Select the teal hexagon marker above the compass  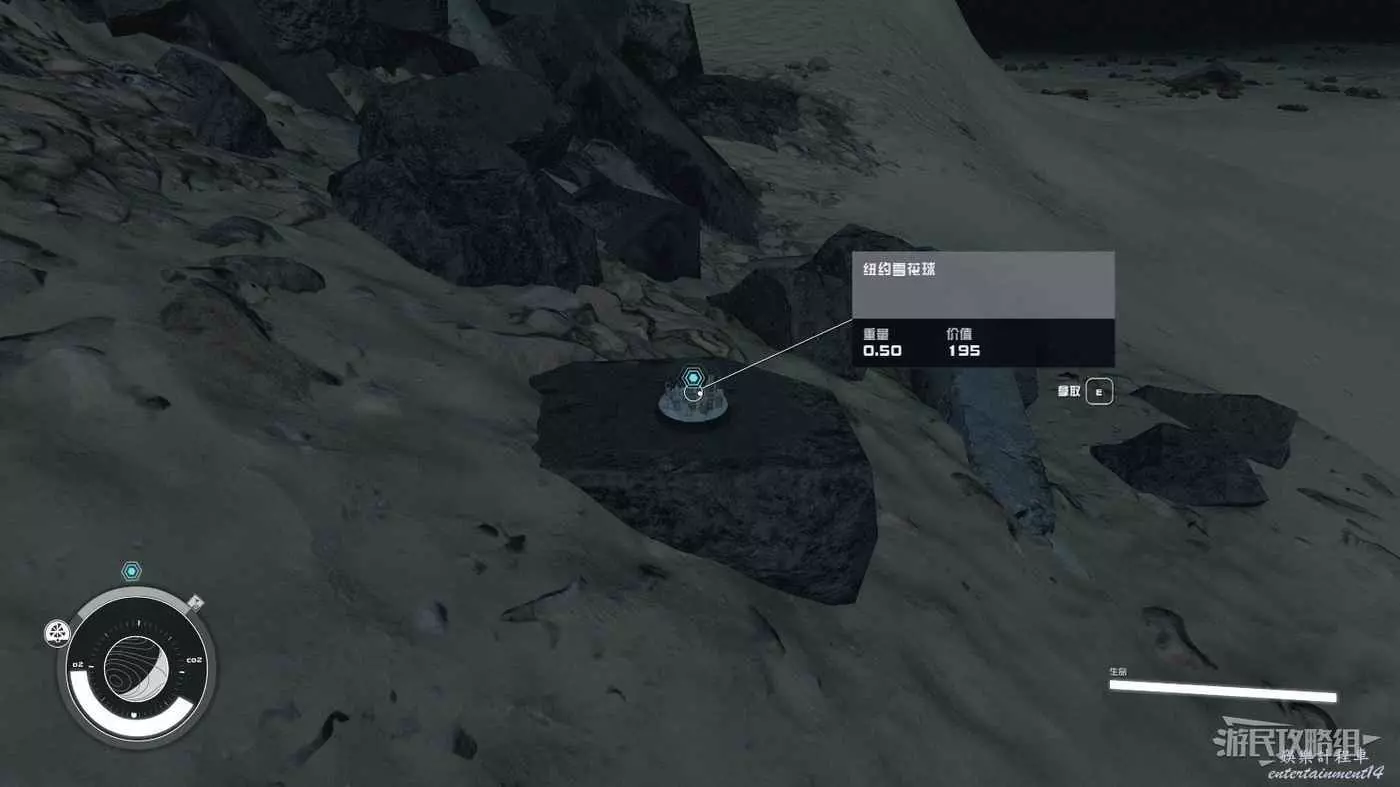pyautogui.click(x=131, y=571)
